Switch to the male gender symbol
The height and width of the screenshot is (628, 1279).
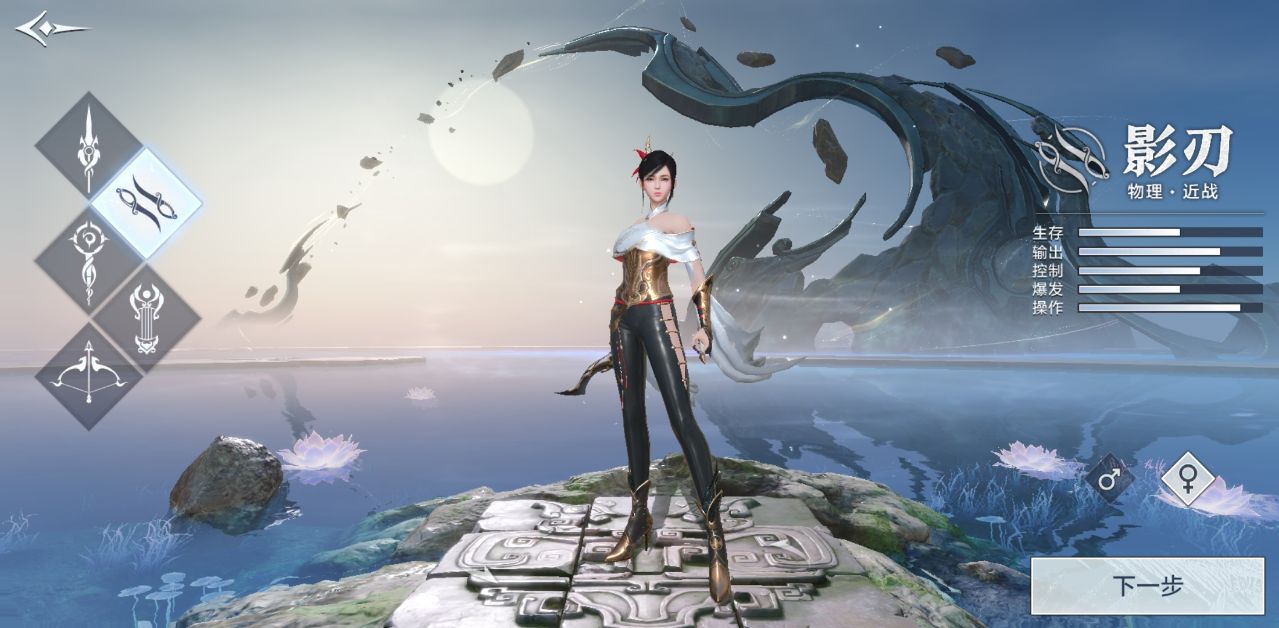(x=1109, y=479)
